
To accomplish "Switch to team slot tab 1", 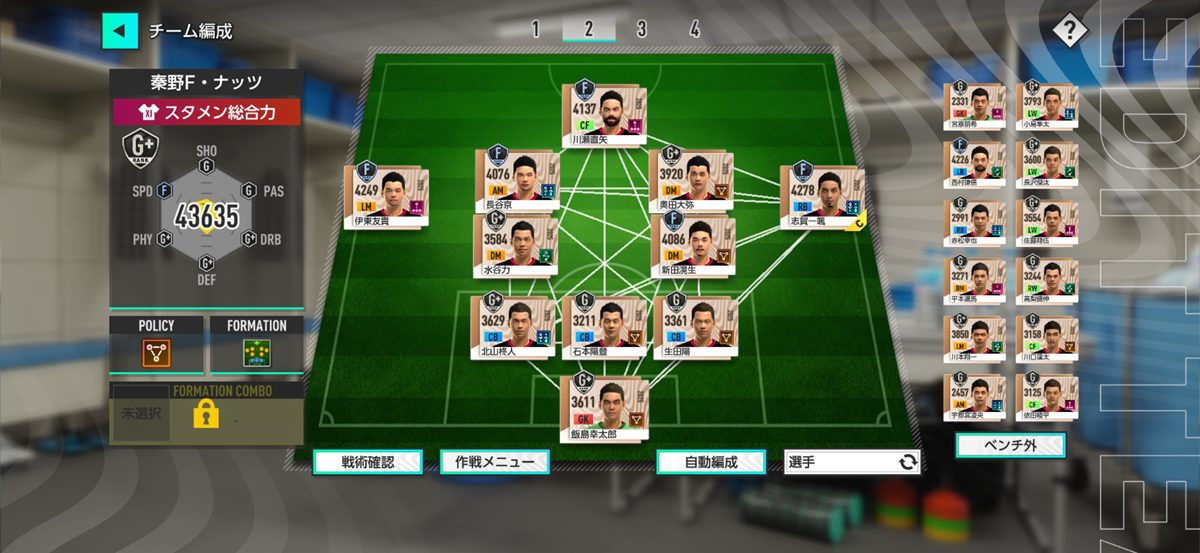I will click(535, 29).
